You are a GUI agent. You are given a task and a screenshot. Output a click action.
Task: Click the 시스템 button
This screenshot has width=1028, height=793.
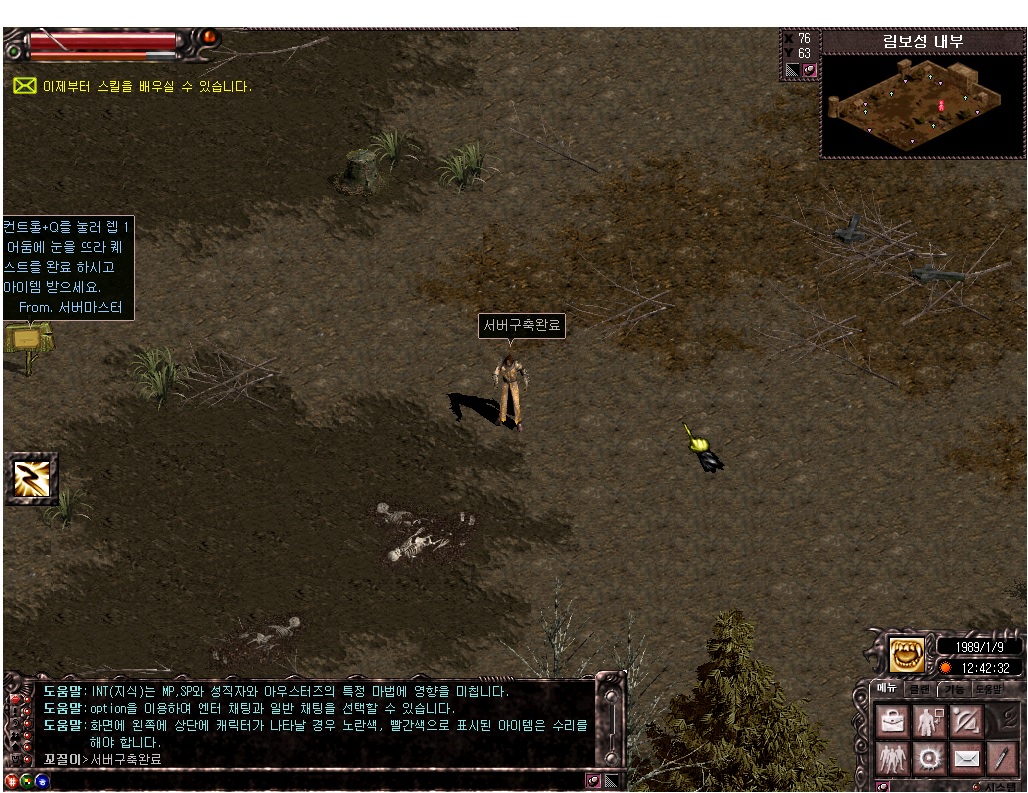998,787
